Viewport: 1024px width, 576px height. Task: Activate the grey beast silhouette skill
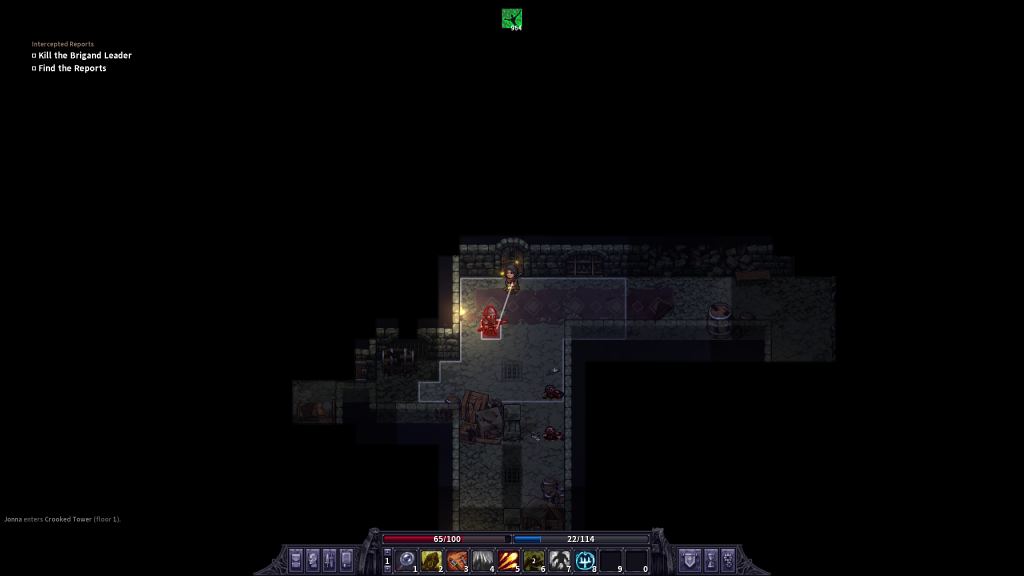[560, 560]
